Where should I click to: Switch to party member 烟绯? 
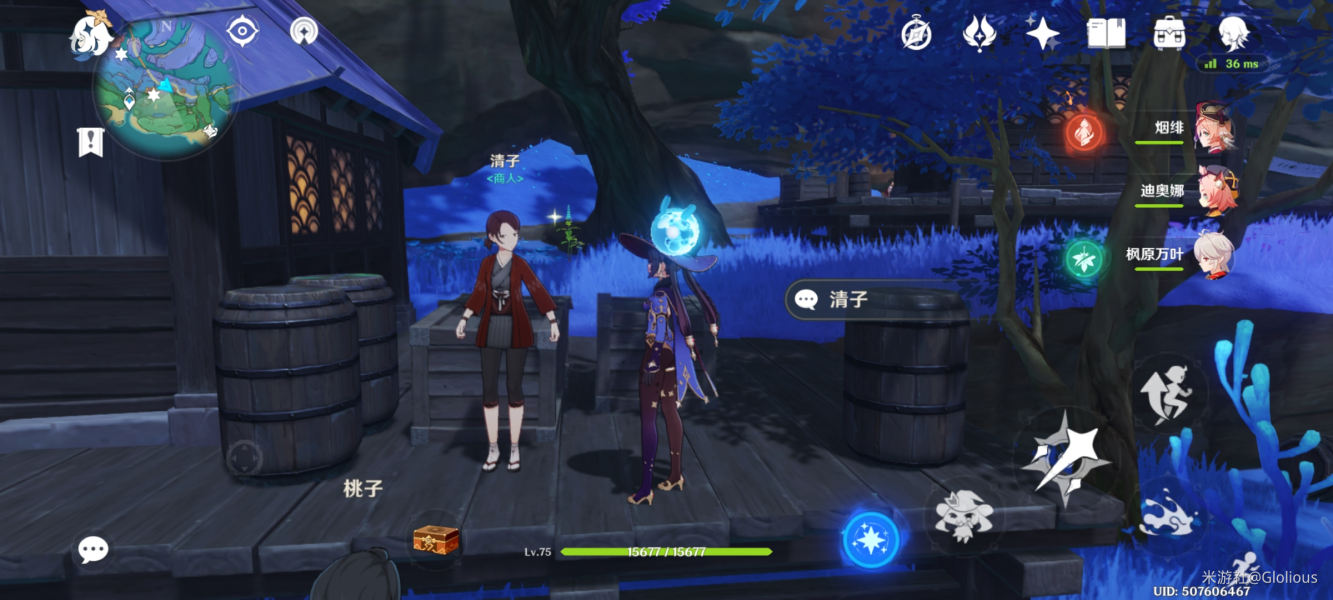(1213, 129)
